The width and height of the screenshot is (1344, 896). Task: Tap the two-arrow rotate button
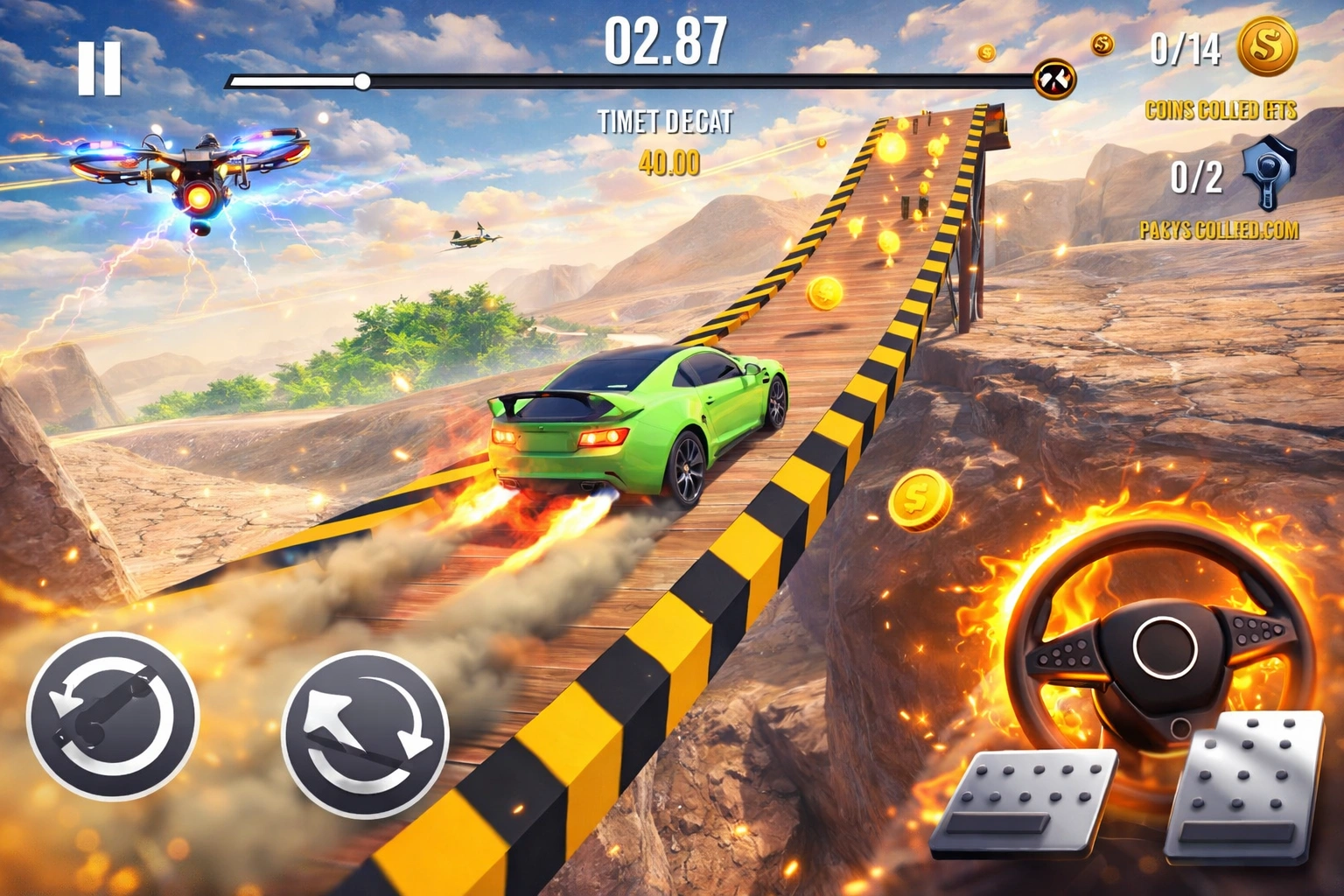pos(366,733)
